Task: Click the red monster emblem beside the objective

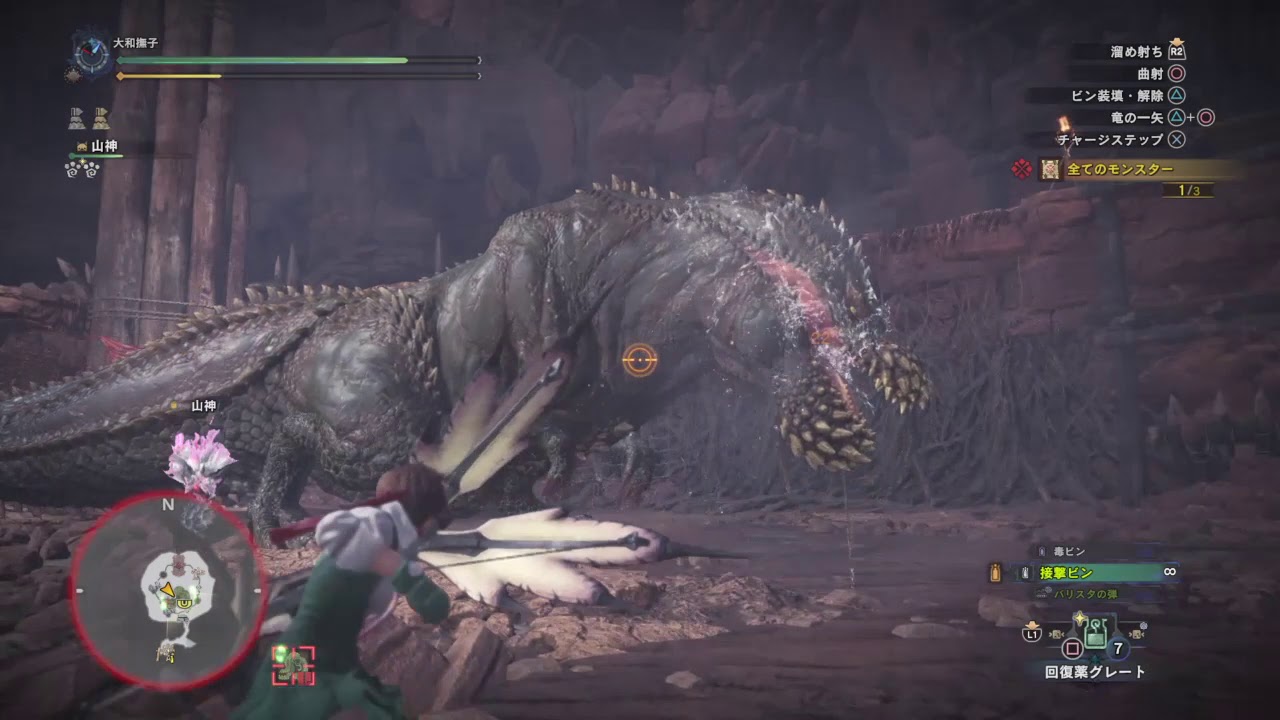Action: click(x=1022, y=169)
